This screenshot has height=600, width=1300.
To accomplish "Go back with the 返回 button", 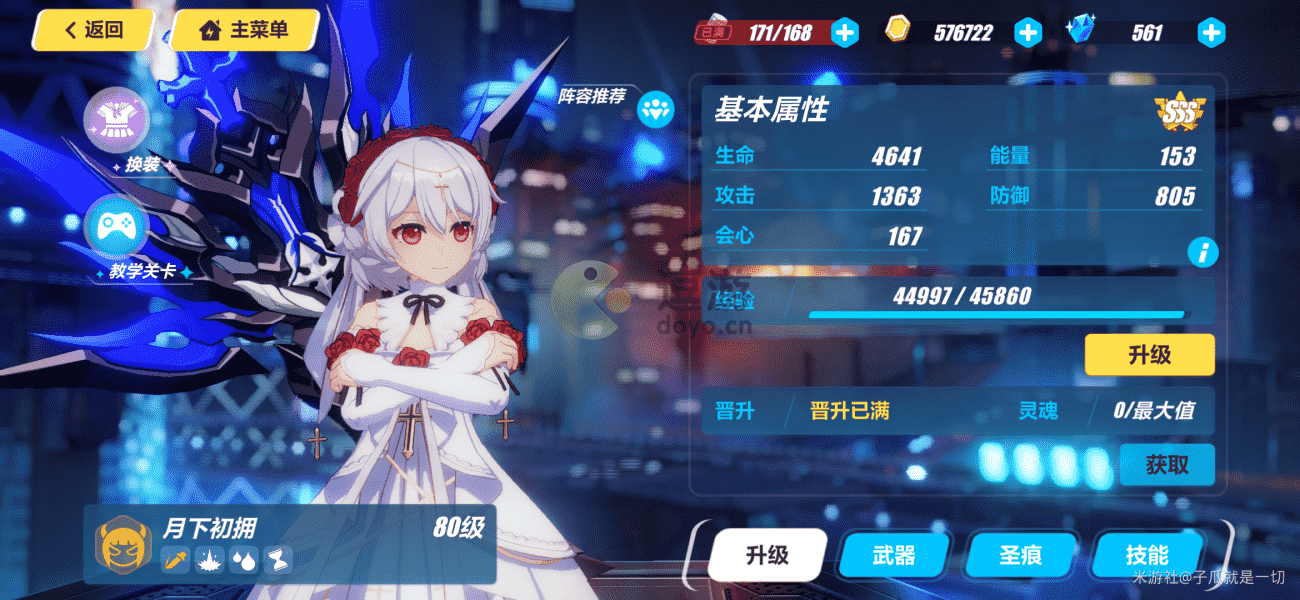I will (x=93, y=30).
